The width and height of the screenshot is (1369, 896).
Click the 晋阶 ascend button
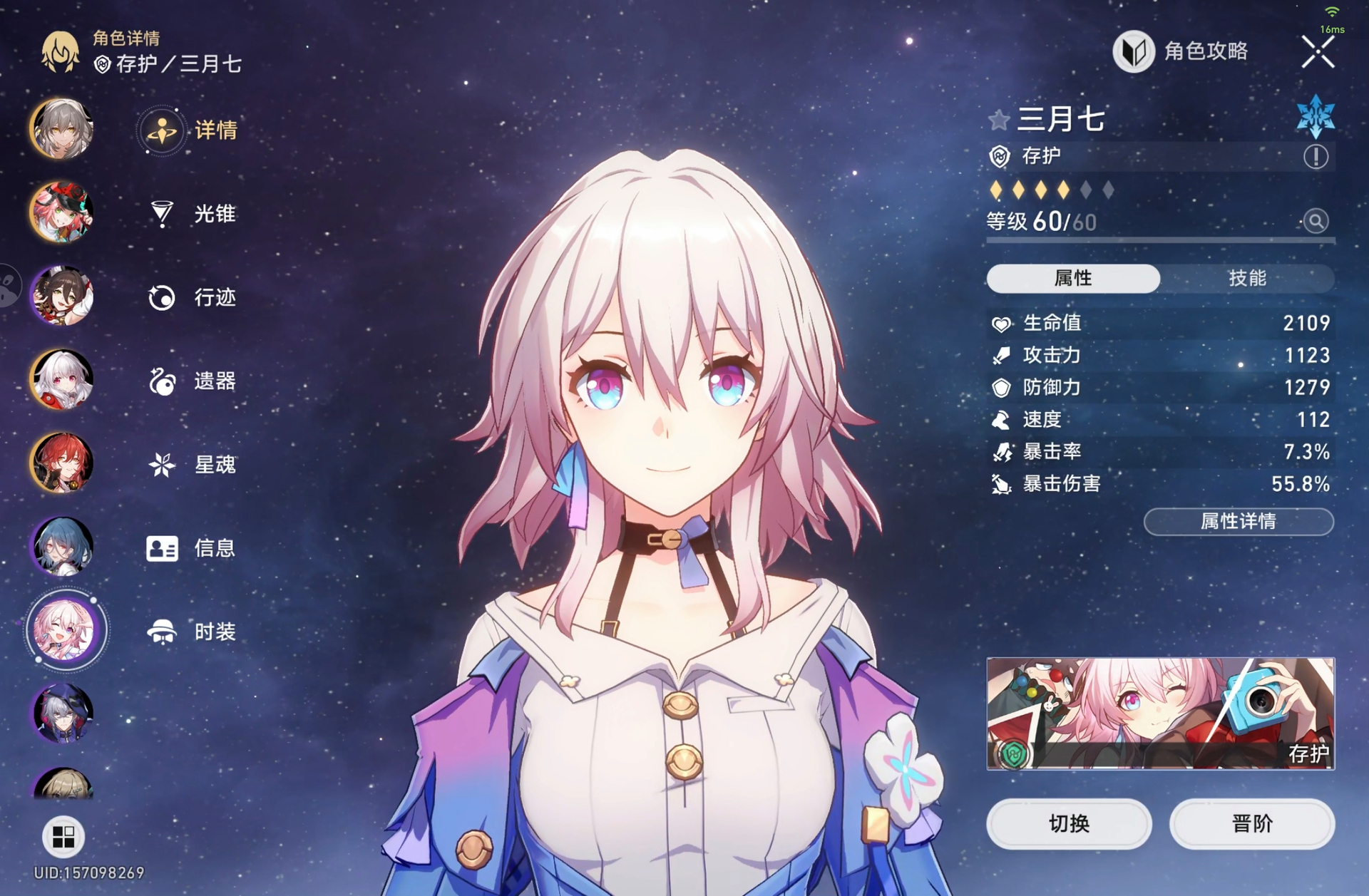(1252, 824)
